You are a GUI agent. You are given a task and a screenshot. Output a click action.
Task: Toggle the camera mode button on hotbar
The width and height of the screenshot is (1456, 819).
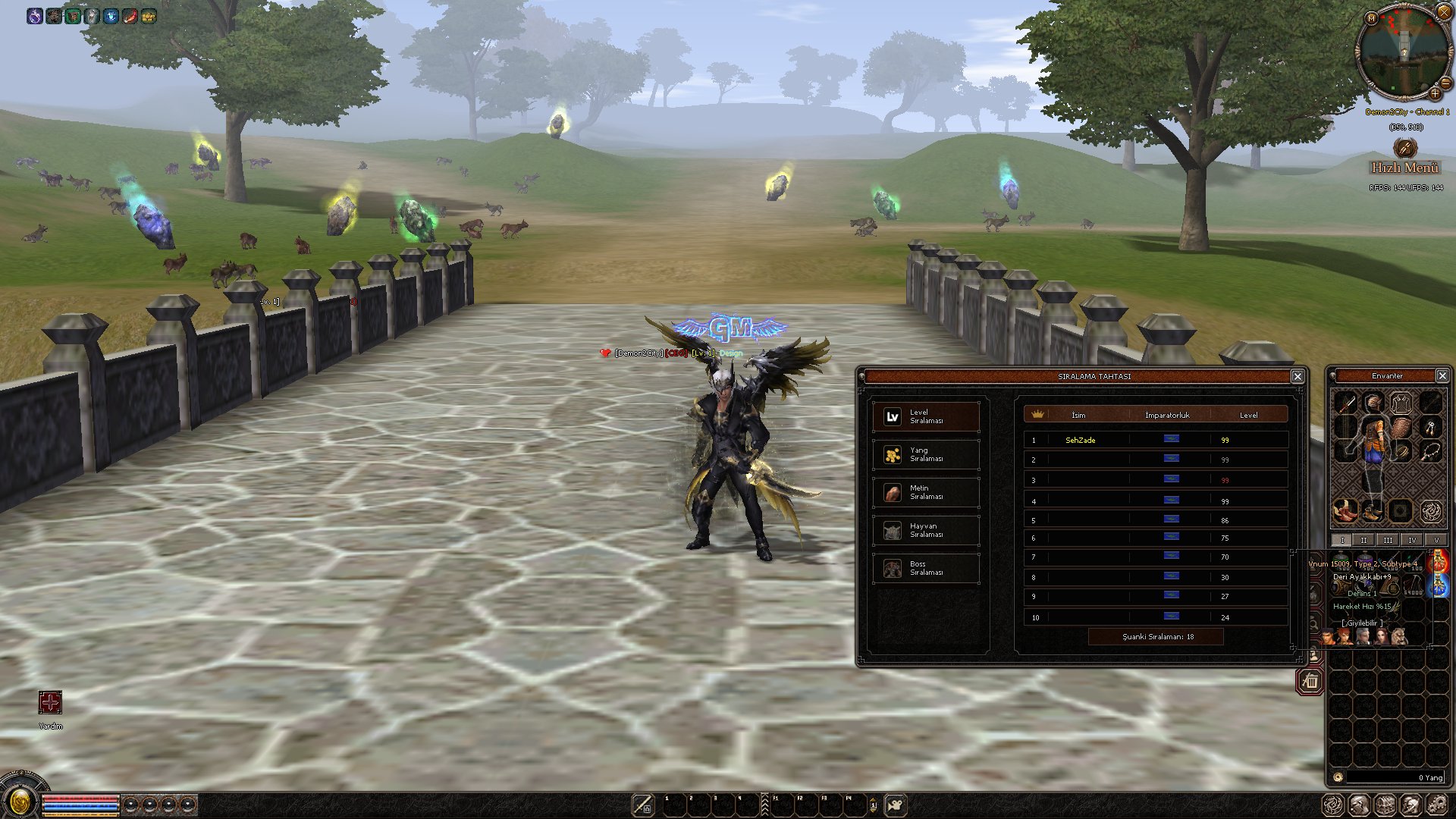tap(896, 805)
